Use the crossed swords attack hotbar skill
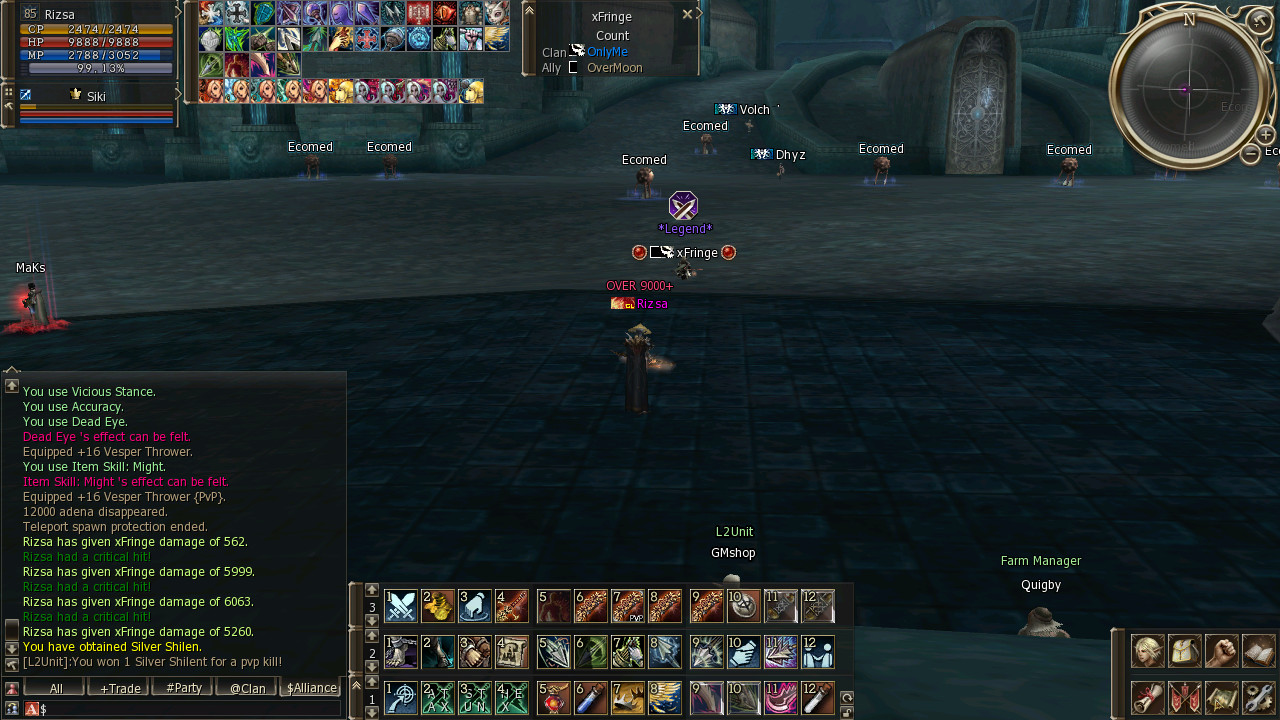 401,606
